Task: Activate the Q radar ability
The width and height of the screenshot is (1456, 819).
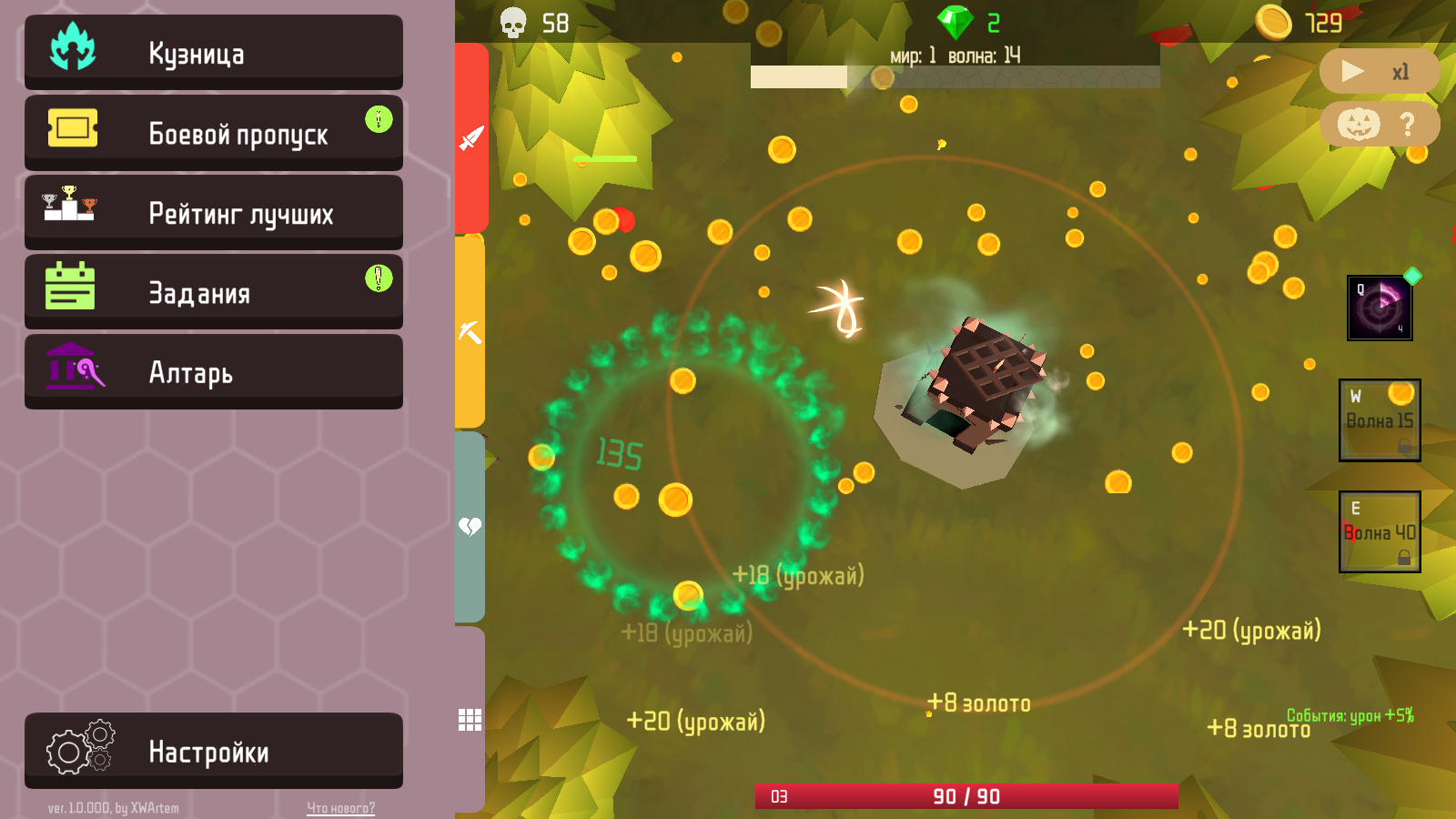Action: 1379,308
